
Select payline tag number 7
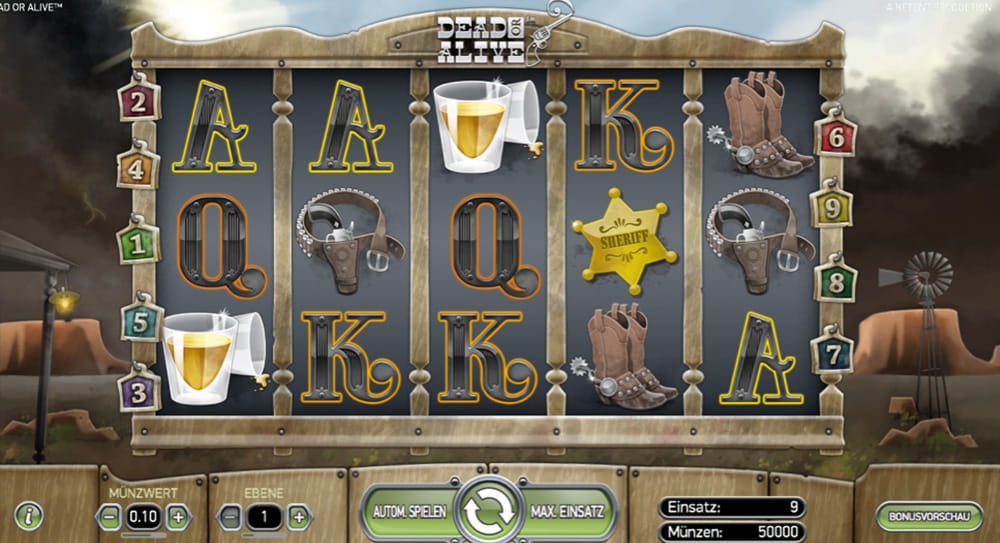[832, 353]
